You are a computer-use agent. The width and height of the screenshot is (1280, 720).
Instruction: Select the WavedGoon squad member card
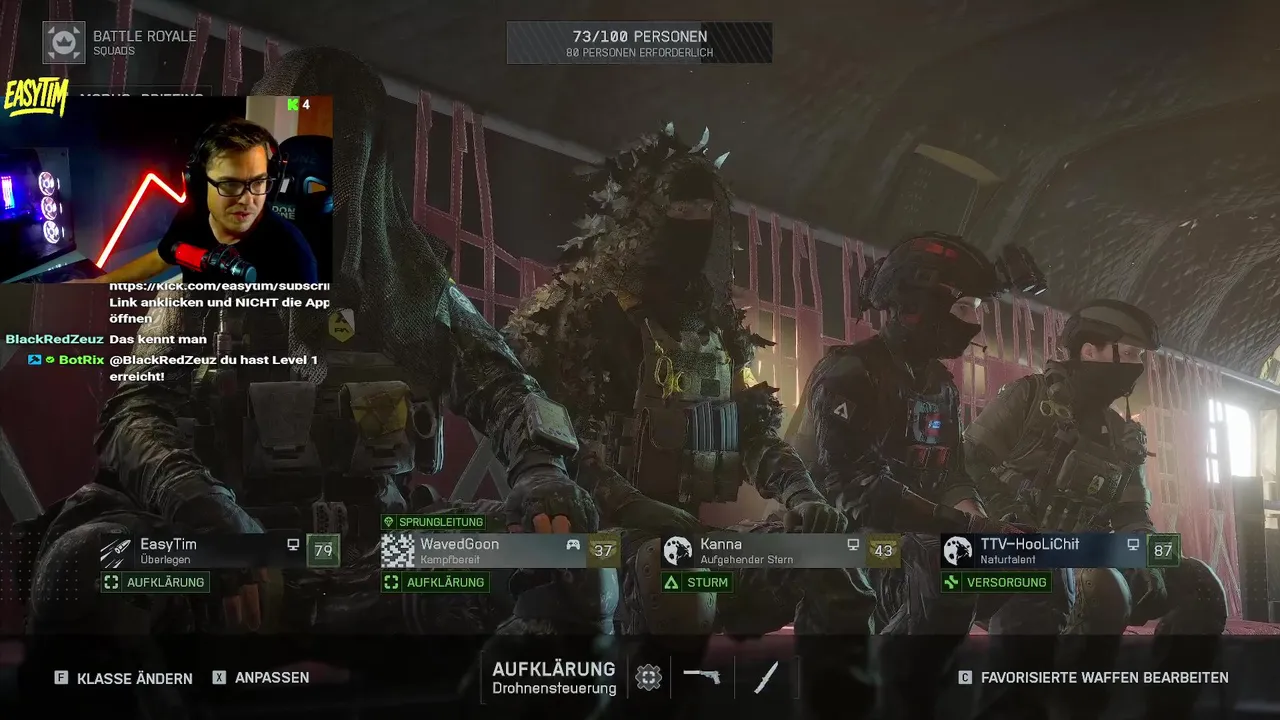click(x=498, y=551)
